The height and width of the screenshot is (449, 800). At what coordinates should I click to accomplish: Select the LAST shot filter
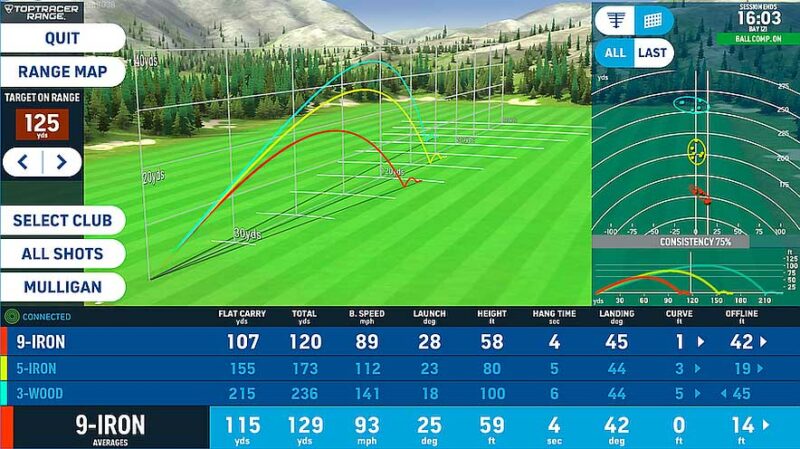click(652, 53)
